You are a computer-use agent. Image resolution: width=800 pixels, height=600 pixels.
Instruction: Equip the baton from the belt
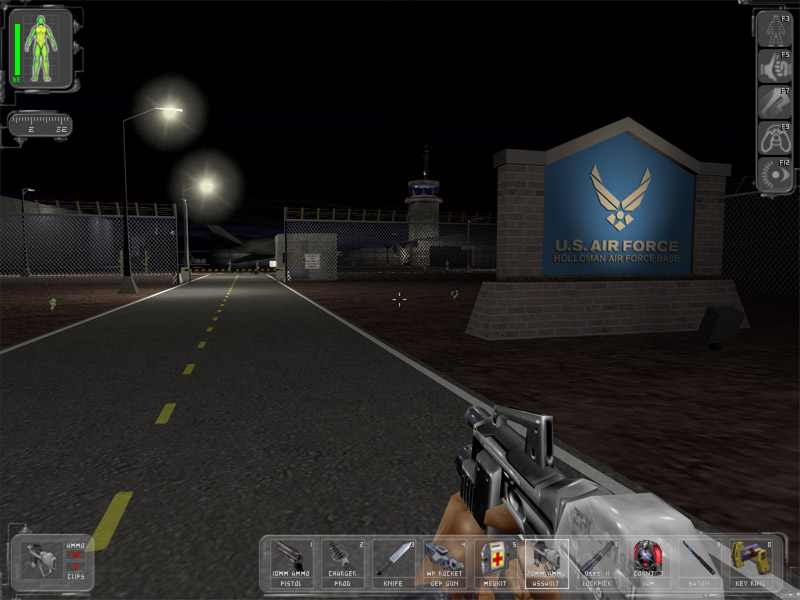[699, 564]
